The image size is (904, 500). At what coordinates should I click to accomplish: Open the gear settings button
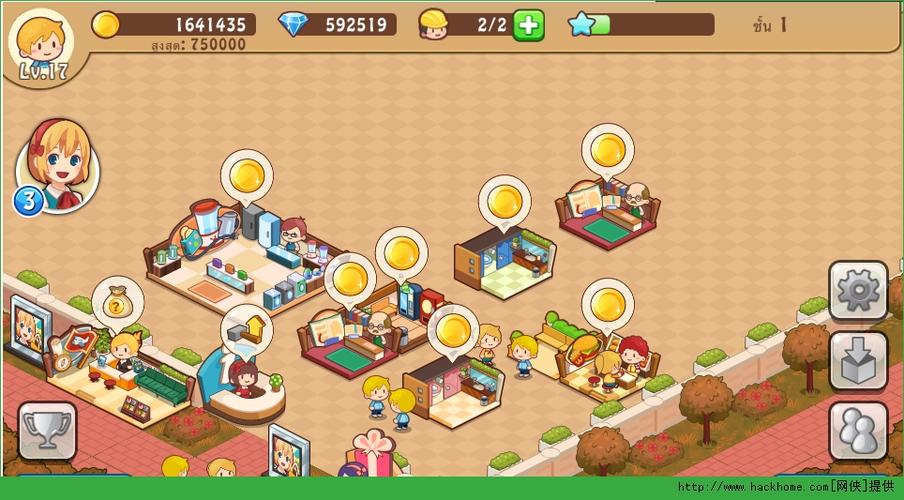coord(858,291)
